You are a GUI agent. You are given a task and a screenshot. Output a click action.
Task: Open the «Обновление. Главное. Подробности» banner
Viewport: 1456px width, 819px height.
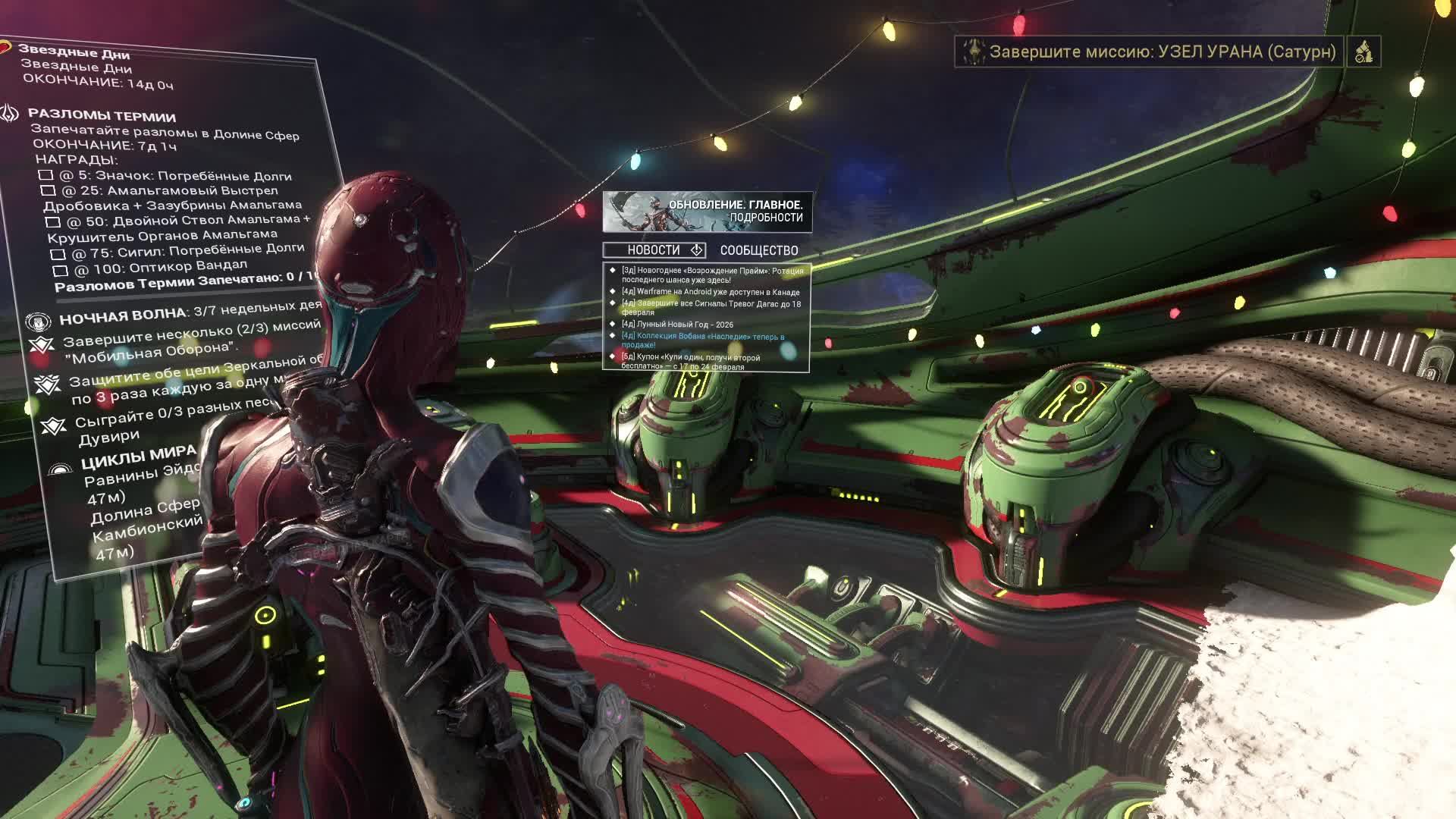tap(707, 212)
